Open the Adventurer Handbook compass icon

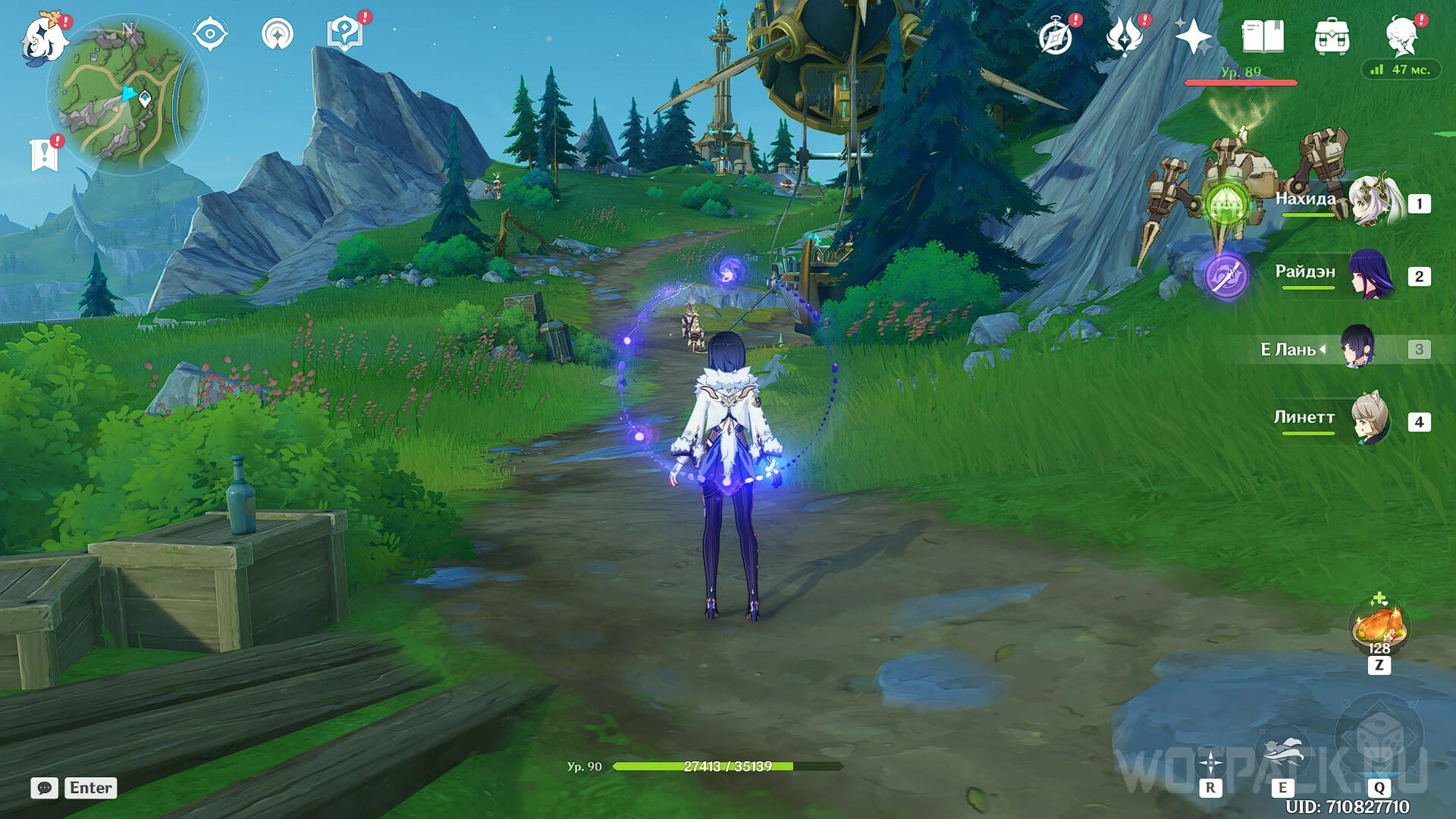(x=1056, y=36)
